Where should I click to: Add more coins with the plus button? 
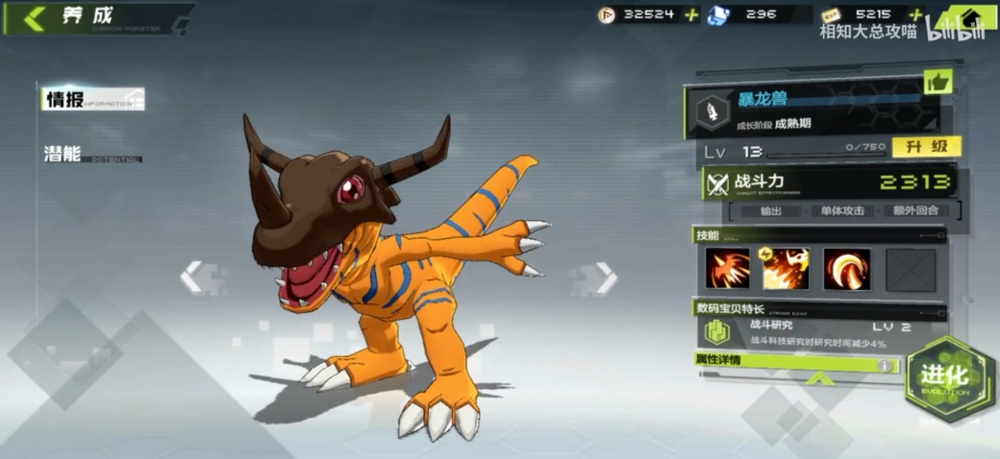[x=691, y=14]
